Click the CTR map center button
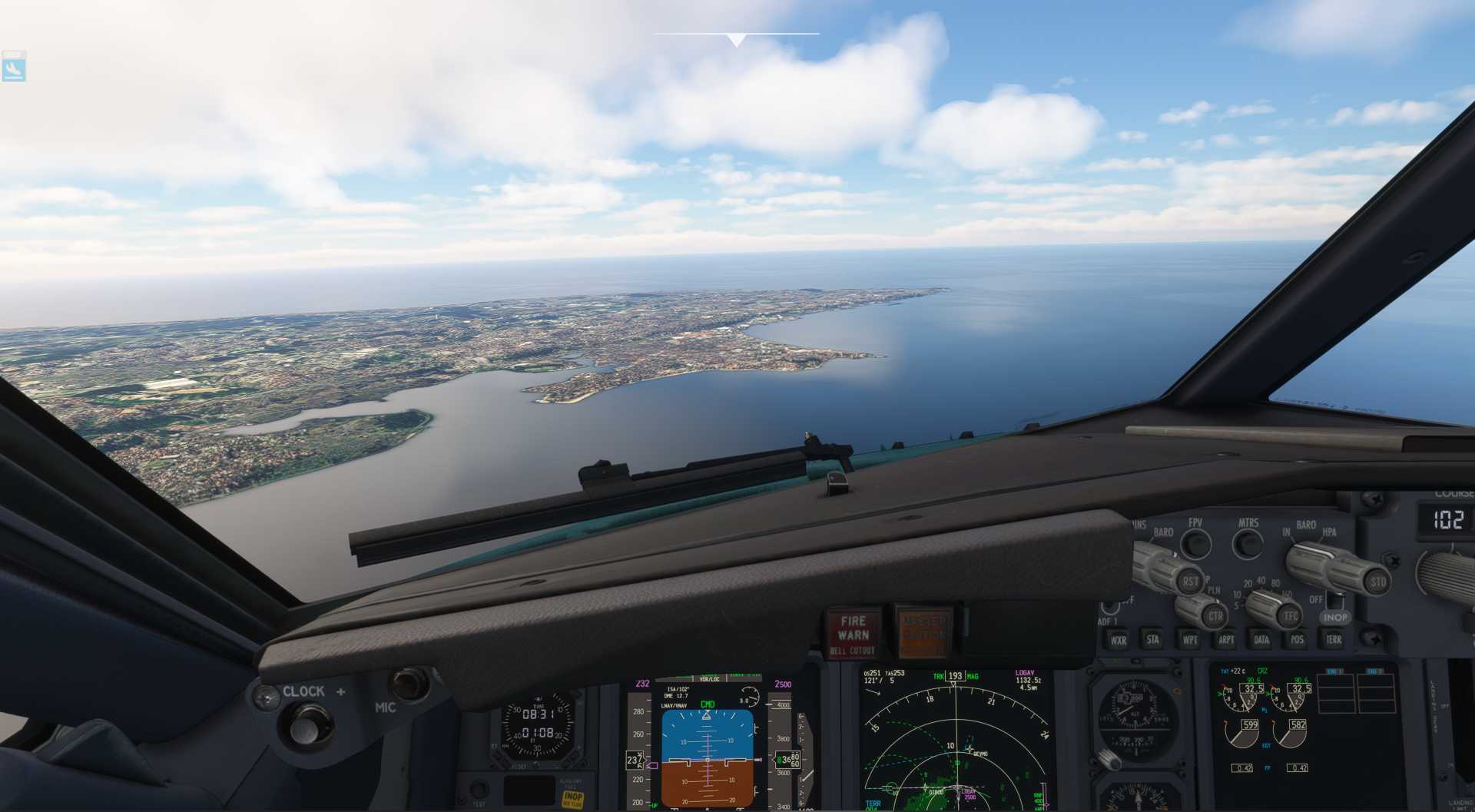The image size is (1475, 812). 1215,615
